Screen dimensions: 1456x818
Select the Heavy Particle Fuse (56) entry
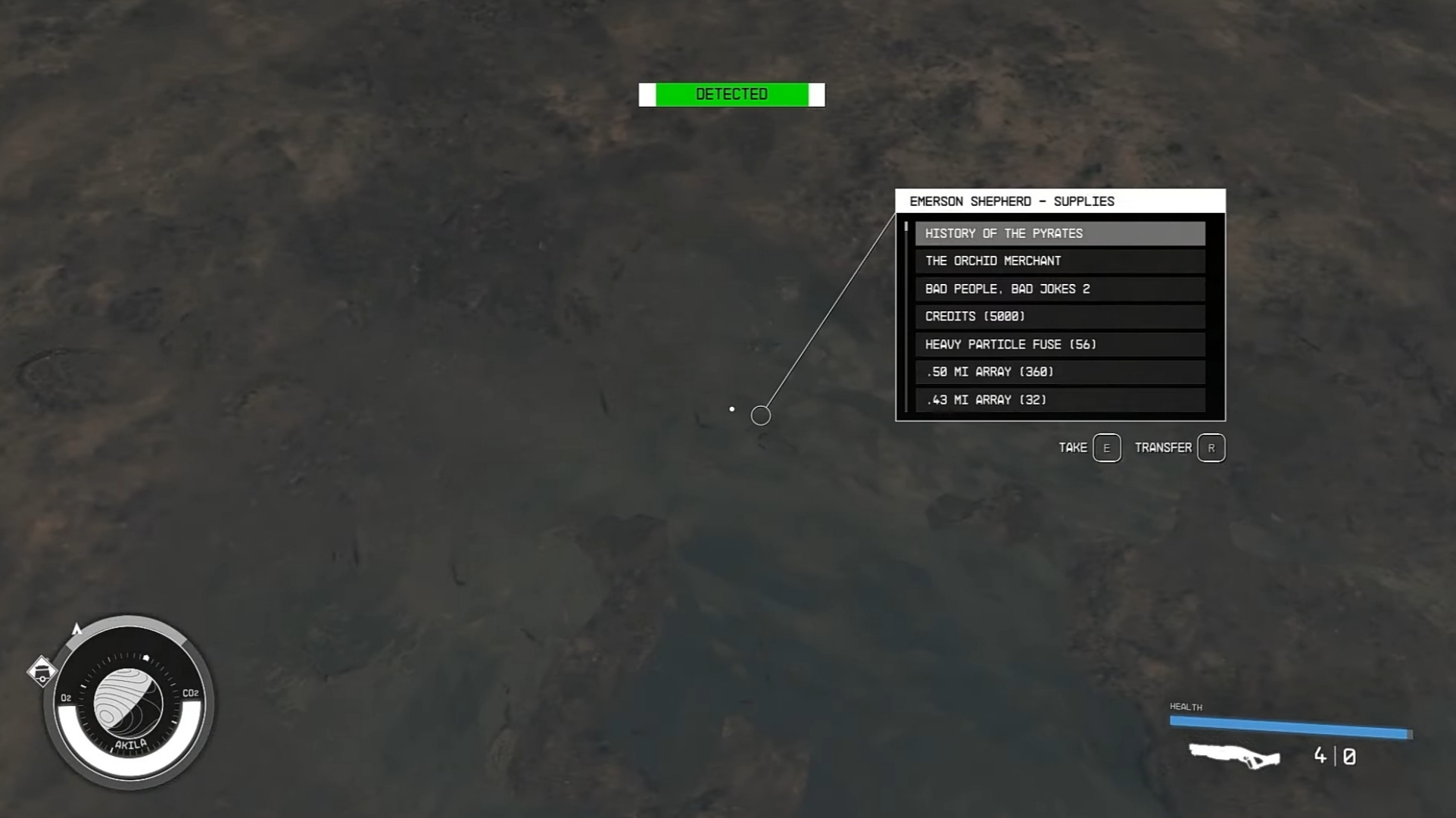pos(1059,344)
